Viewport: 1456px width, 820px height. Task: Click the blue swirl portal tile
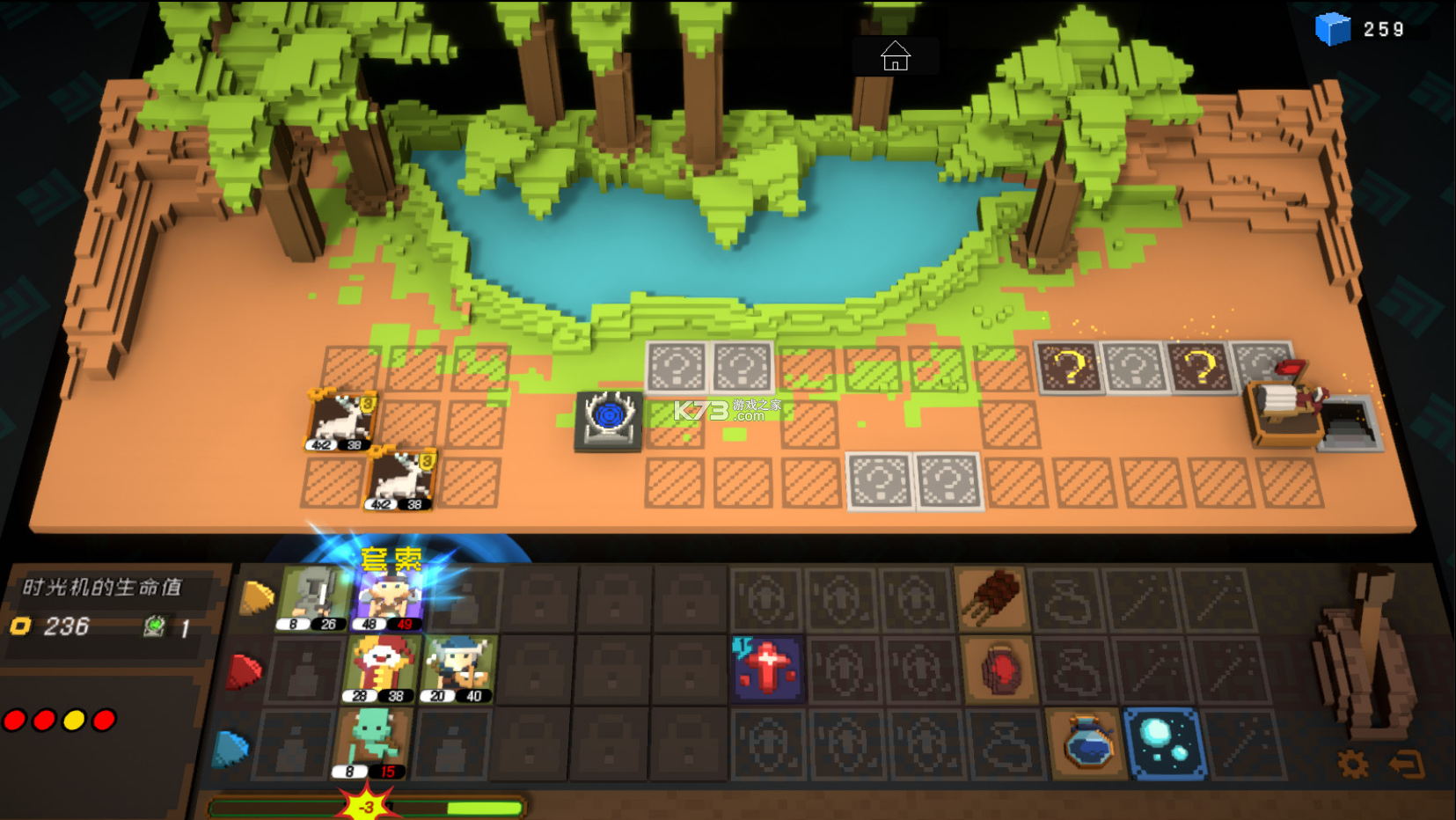pyautogui.click(x=609, y=421)
